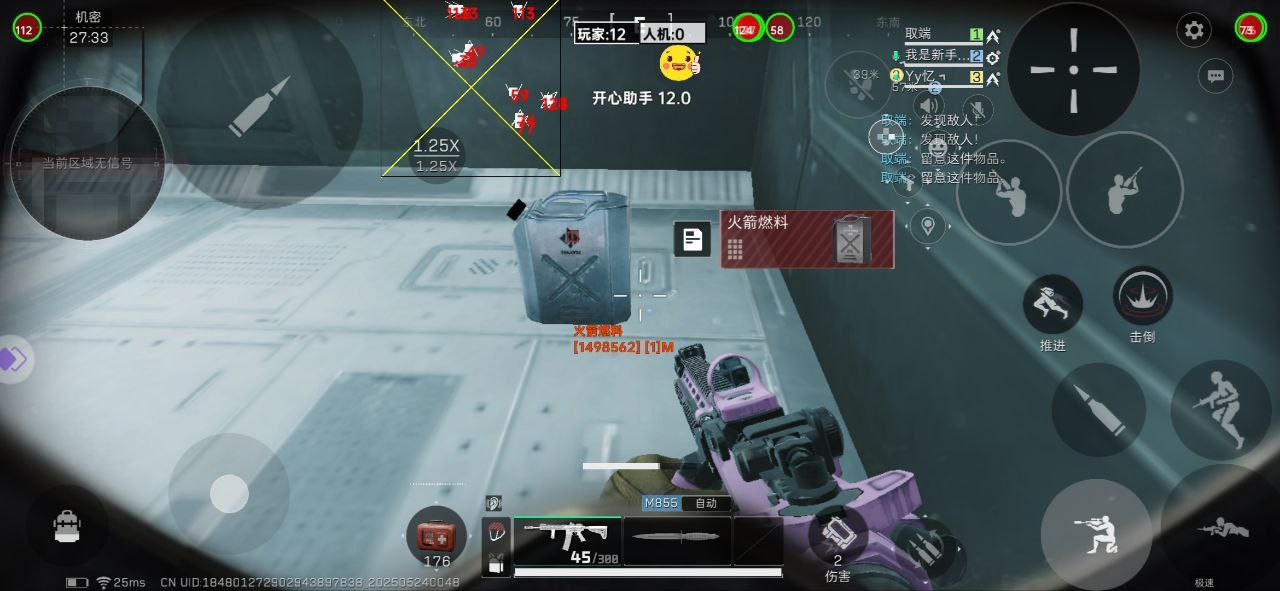1280x591 pixels.
Task: Toggle the team voice speaker icon
Action: tap(929, 105)
